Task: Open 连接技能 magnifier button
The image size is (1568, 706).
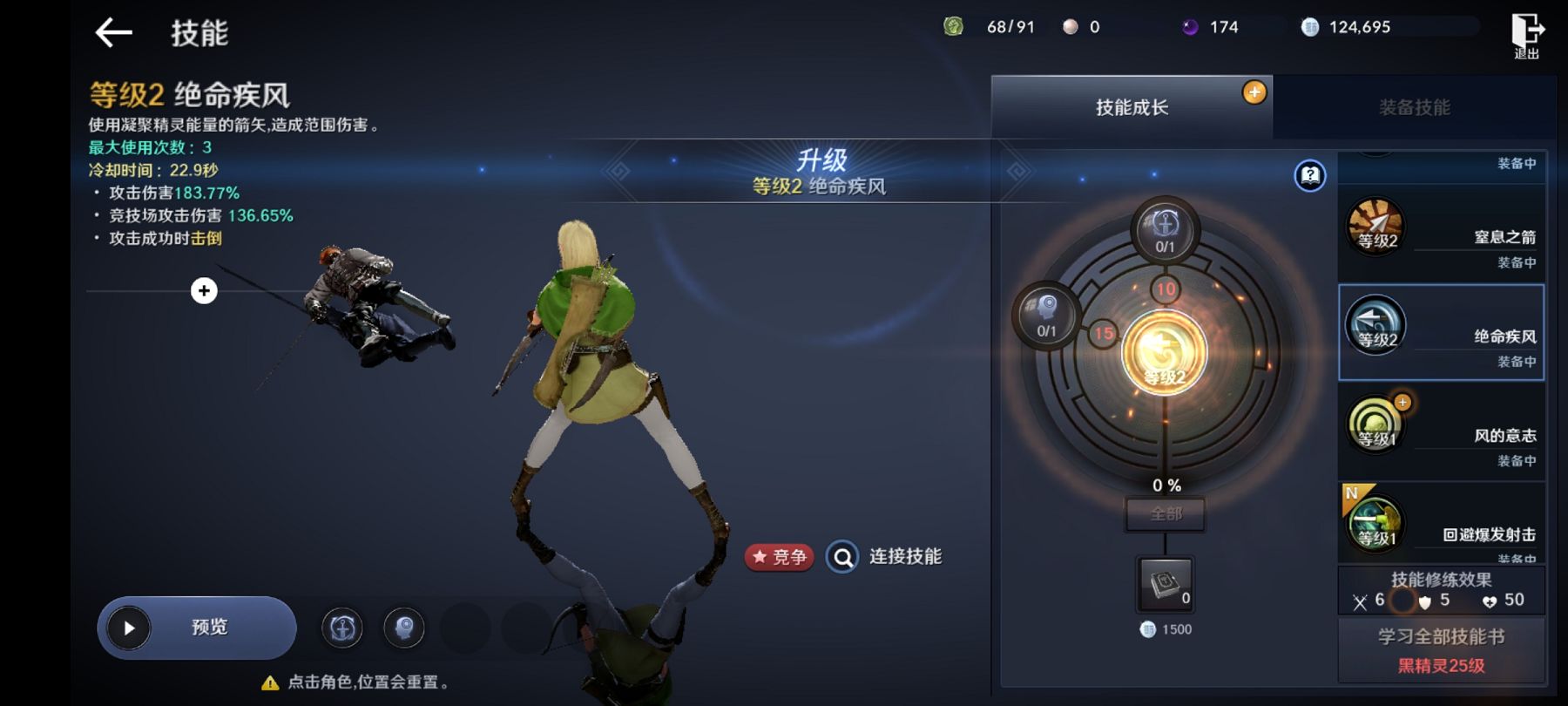Action: tap(842, 557)
